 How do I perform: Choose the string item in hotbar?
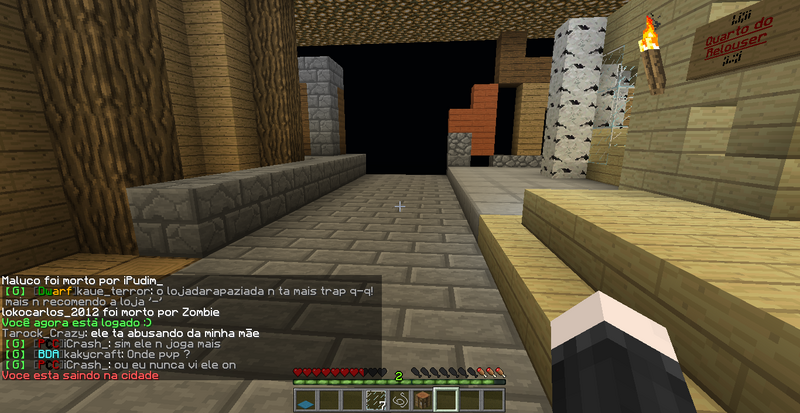399,401
